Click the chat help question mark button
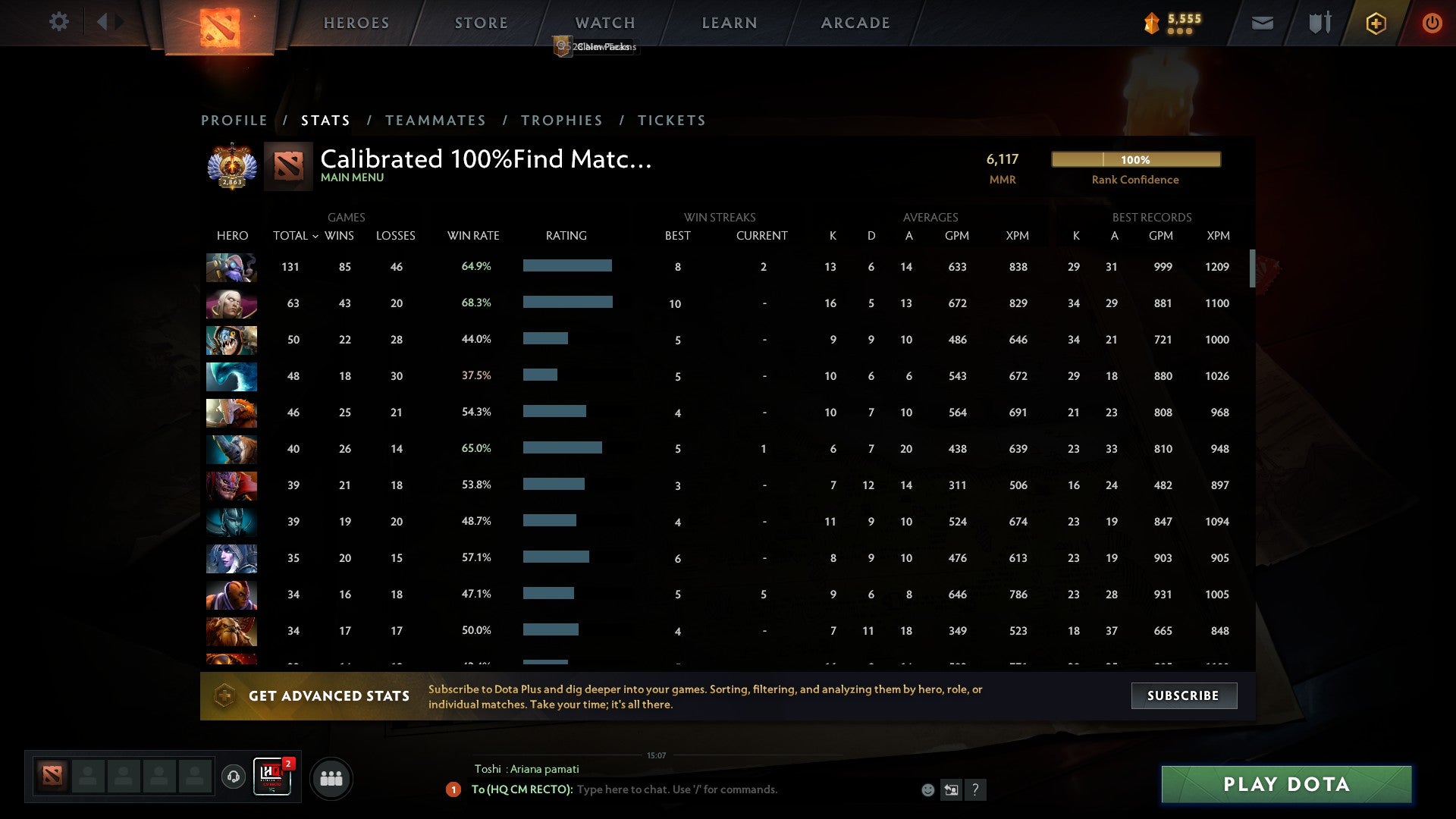The width and height of the screenshot is (1456, 819). [x=975, y=789]
